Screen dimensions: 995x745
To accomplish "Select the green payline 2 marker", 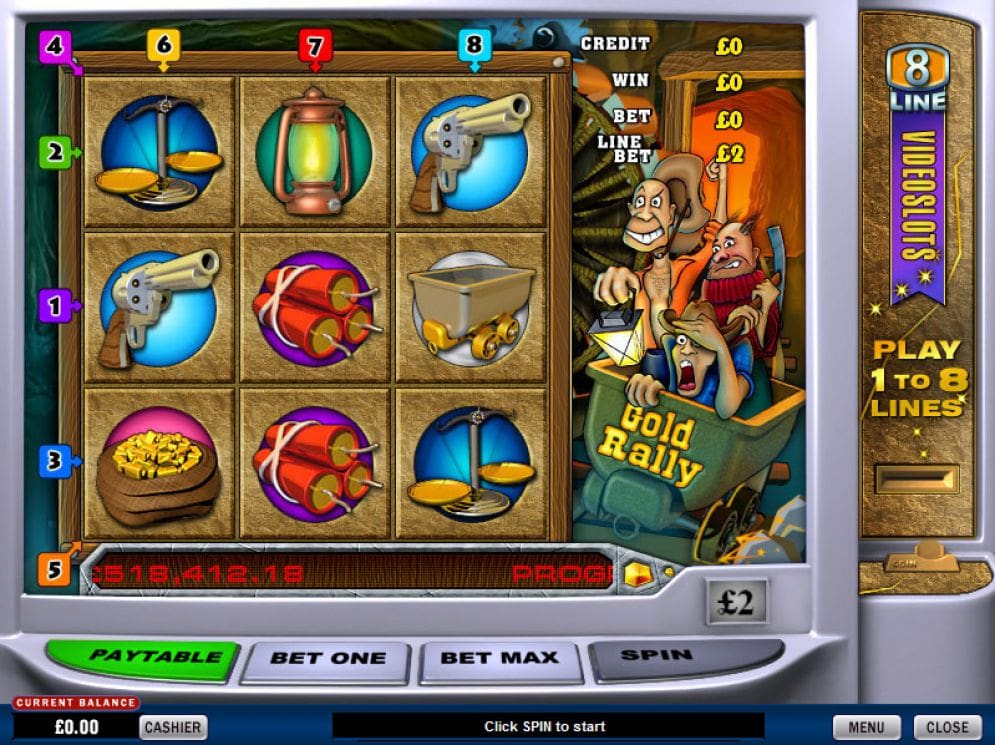I will coord(55,153).
